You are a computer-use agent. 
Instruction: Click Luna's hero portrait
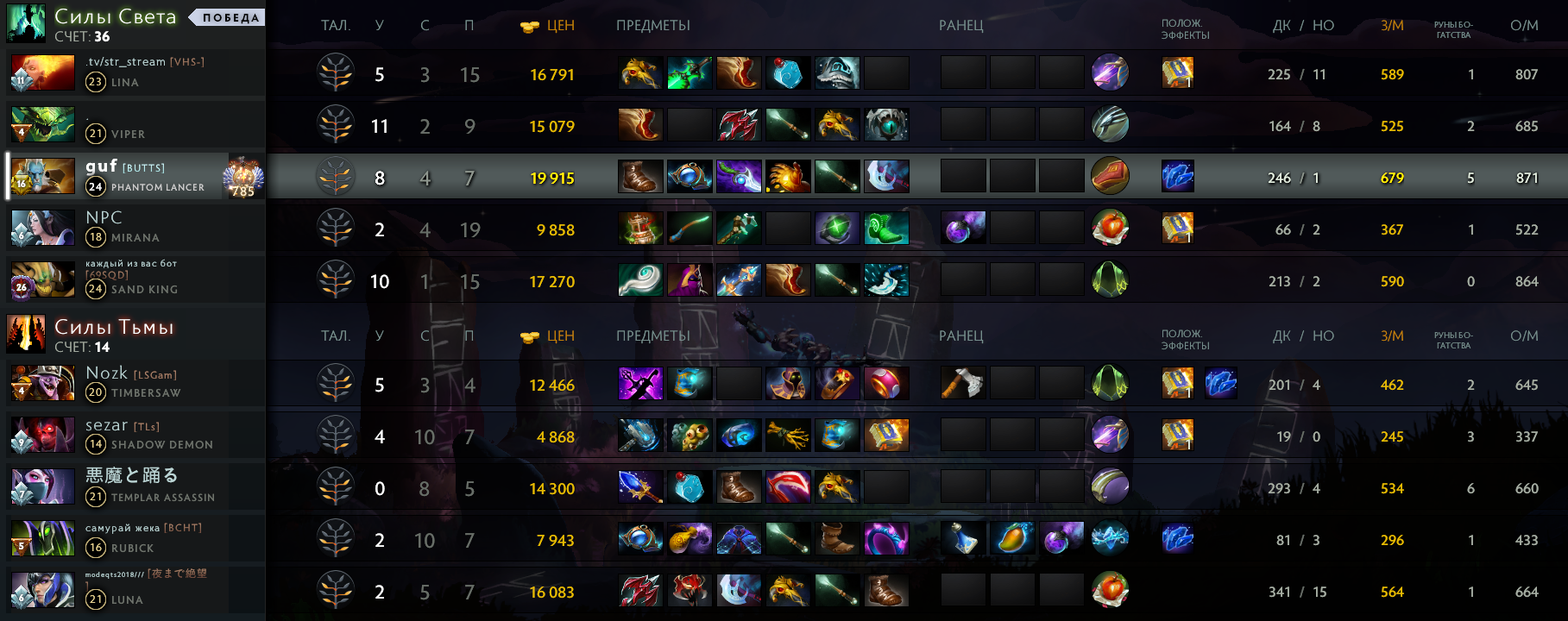pos(41,591)
